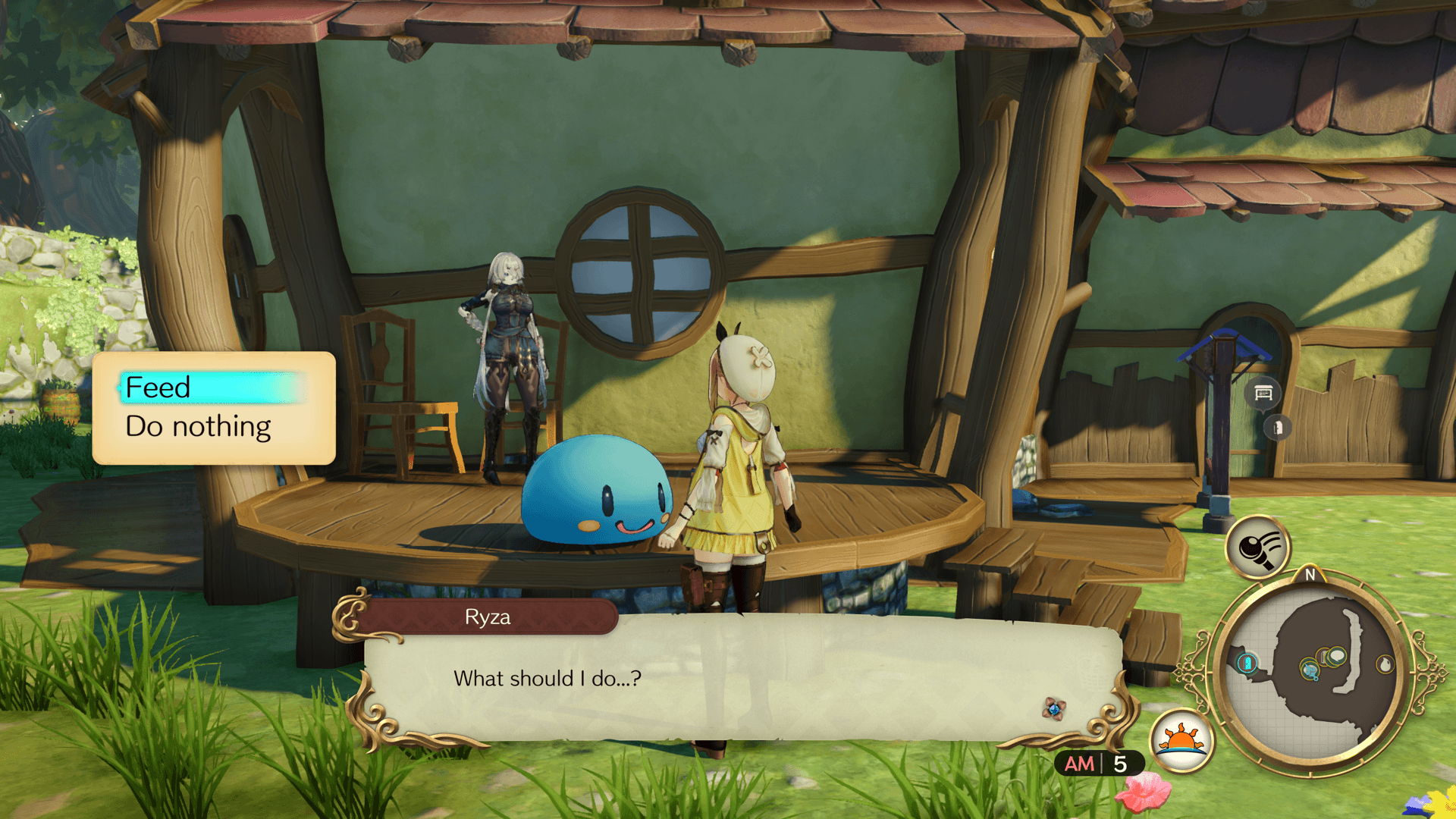The image size is (1456, 819).
Task: Open the circular minimap
Action: (x=1310, y=673)
